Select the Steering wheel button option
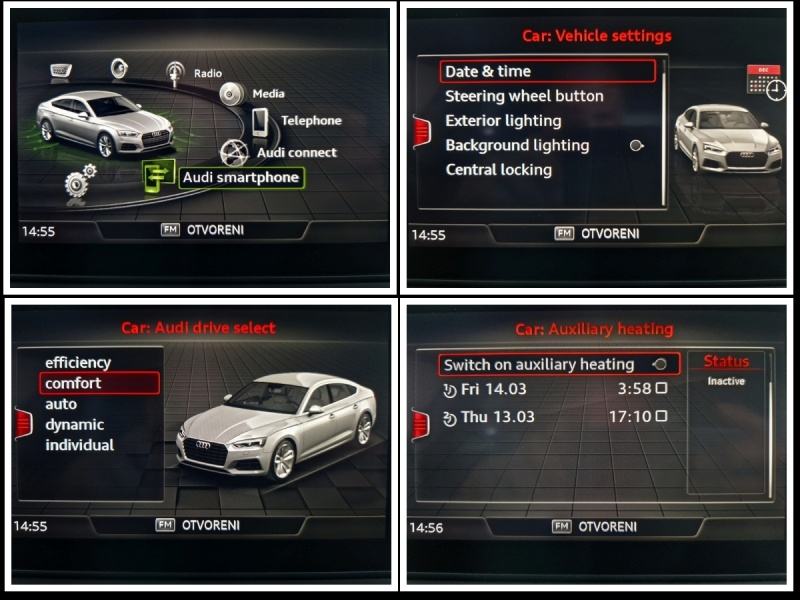 tap(524, 96)
